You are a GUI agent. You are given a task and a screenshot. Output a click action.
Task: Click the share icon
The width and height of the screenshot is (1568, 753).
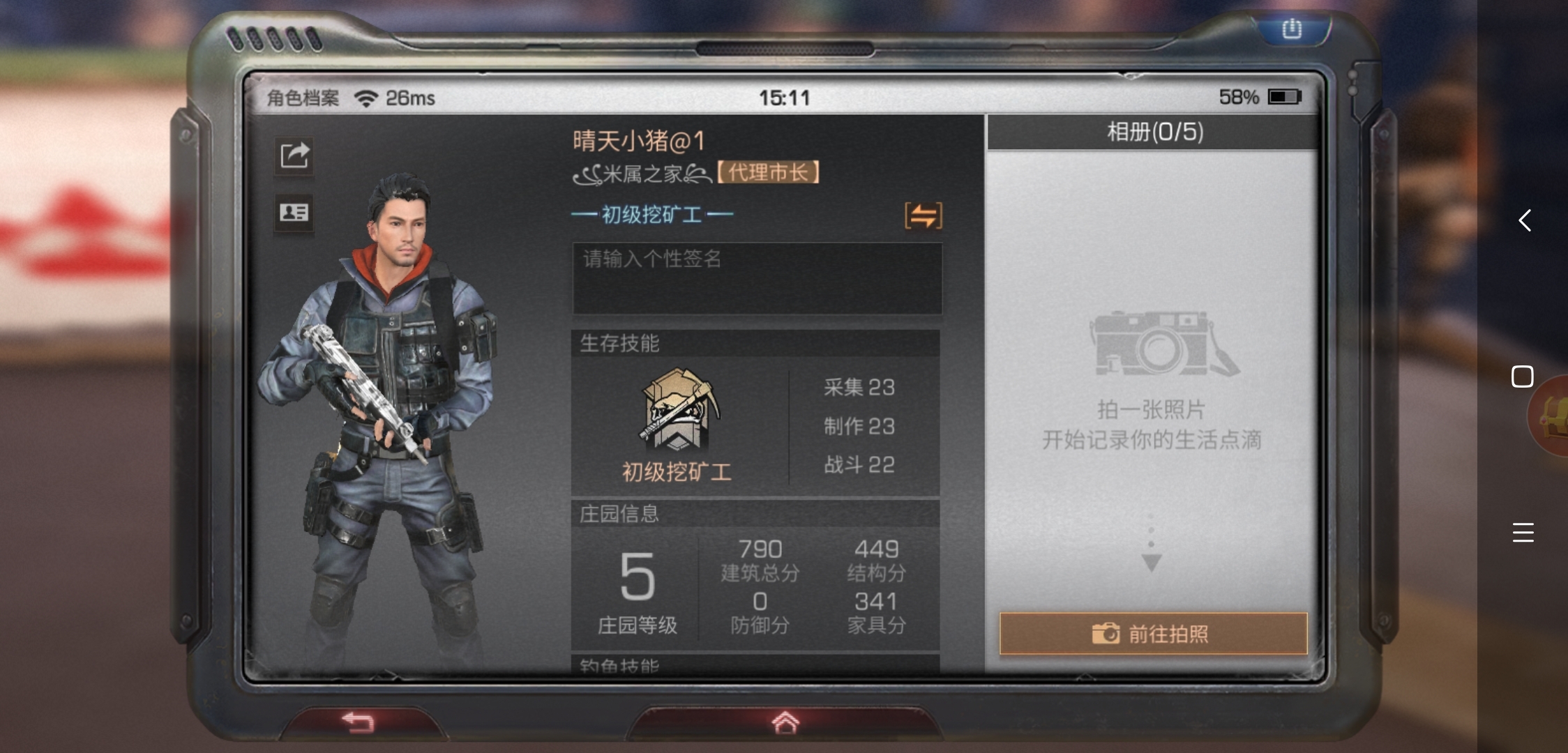coord(296,155)
